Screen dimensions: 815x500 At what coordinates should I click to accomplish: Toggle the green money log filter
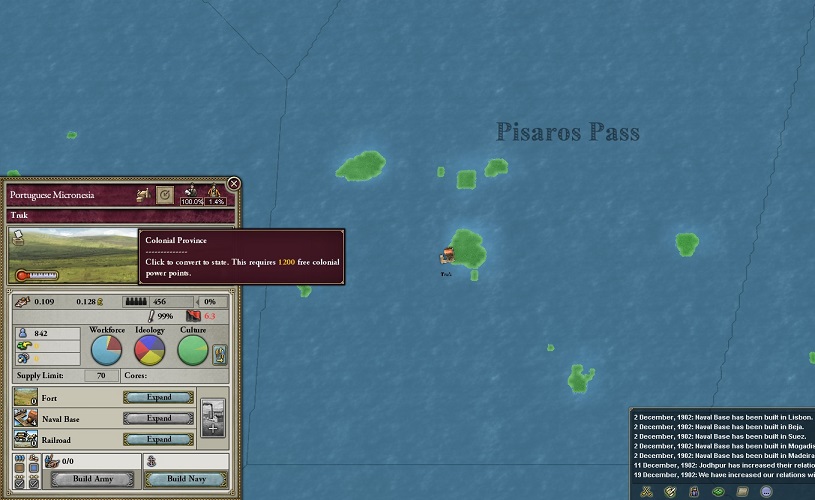[718, 491]
